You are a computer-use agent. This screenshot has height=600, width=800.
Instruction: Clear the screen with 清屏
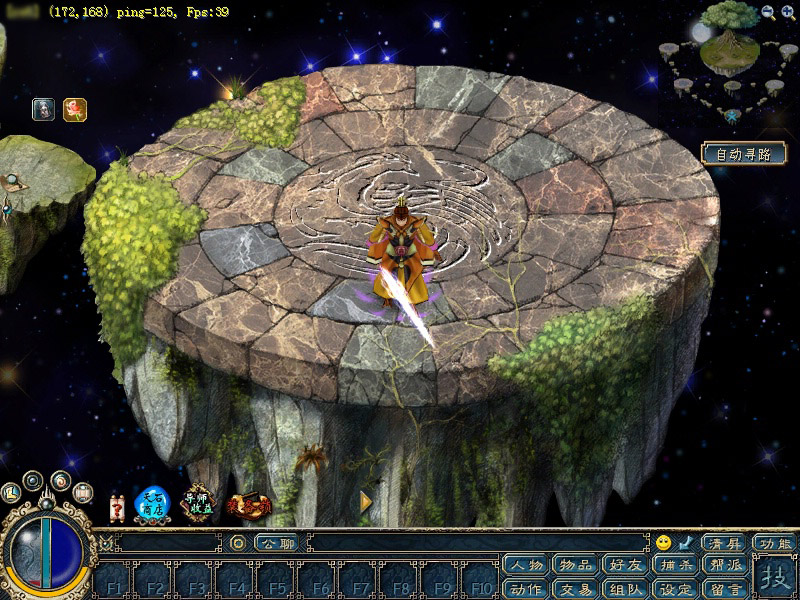(723, 543)
